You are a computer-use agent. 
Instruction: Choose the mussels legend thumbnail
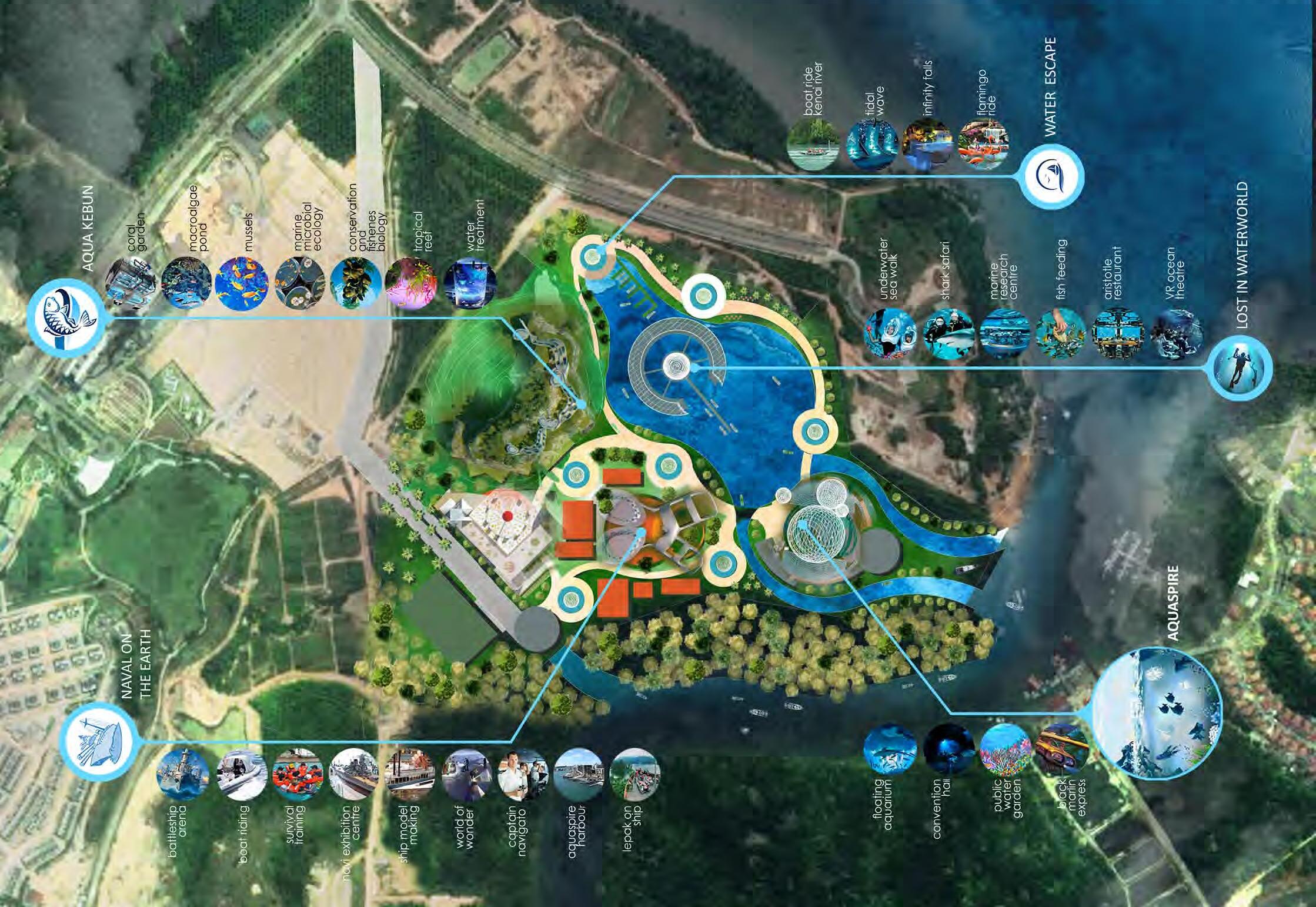coord(242,283)
